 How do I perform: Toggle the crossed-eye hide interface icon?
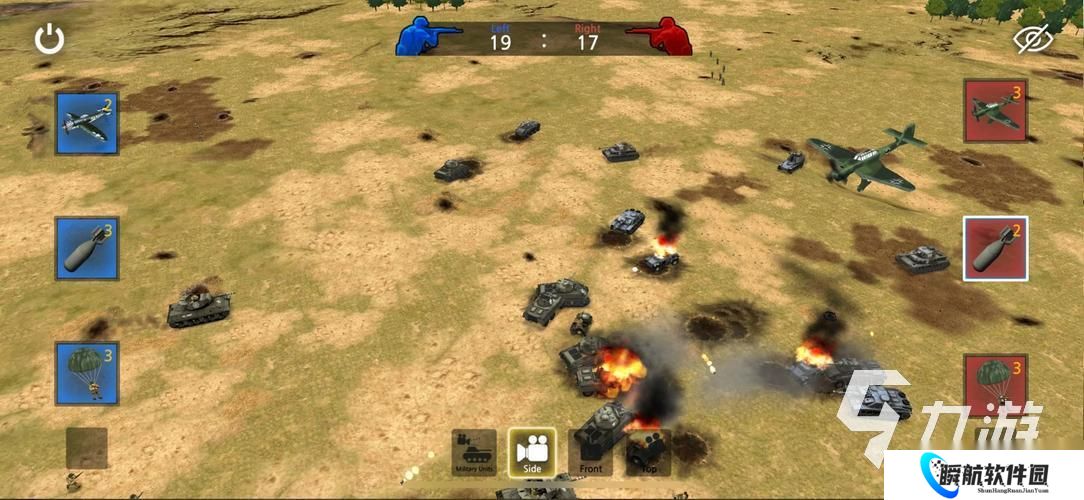(1034, 39)
